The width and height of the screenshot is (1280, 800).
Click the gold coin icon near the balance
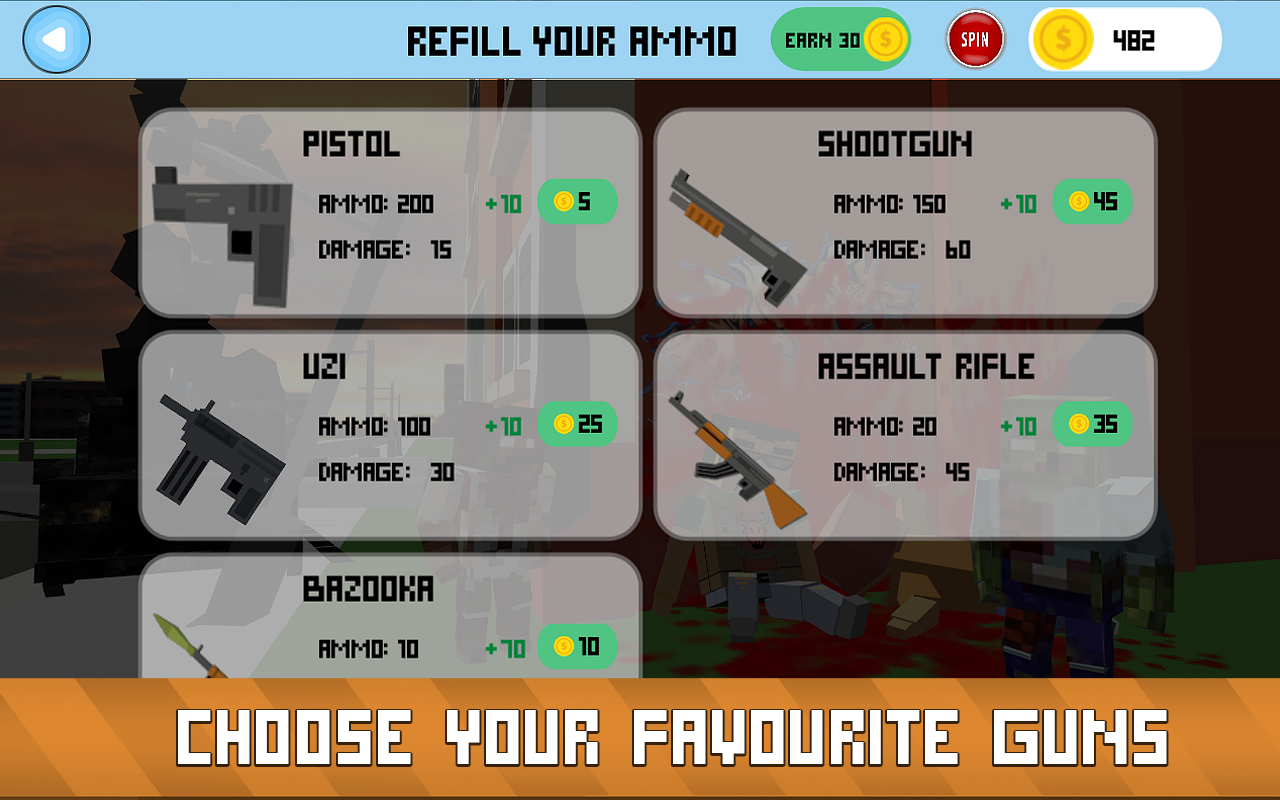[x=1063, y=40]
